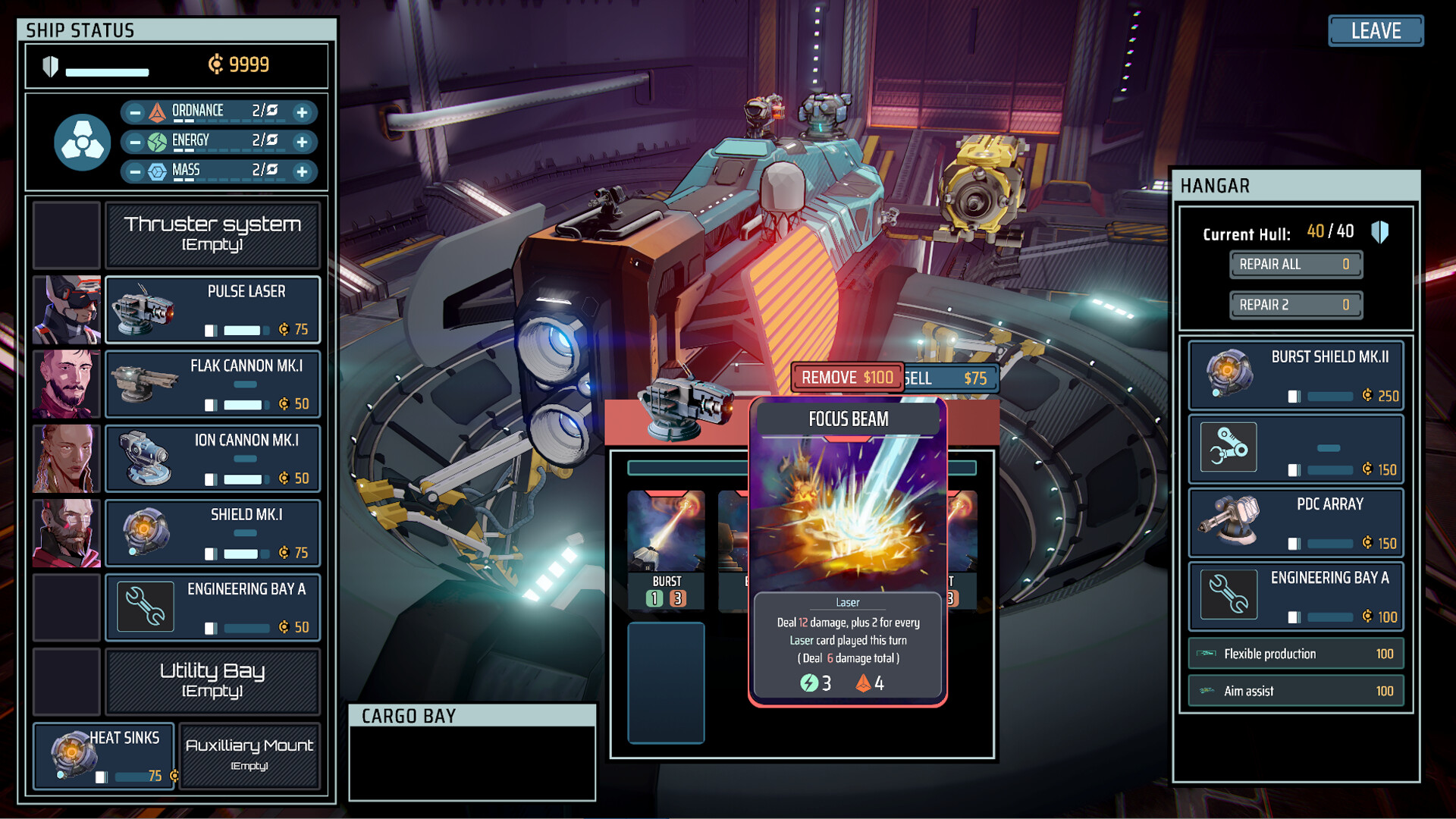Click the REPAIR ALL button
This screenshot has width=1456, height=819.
coord(1295,264)
